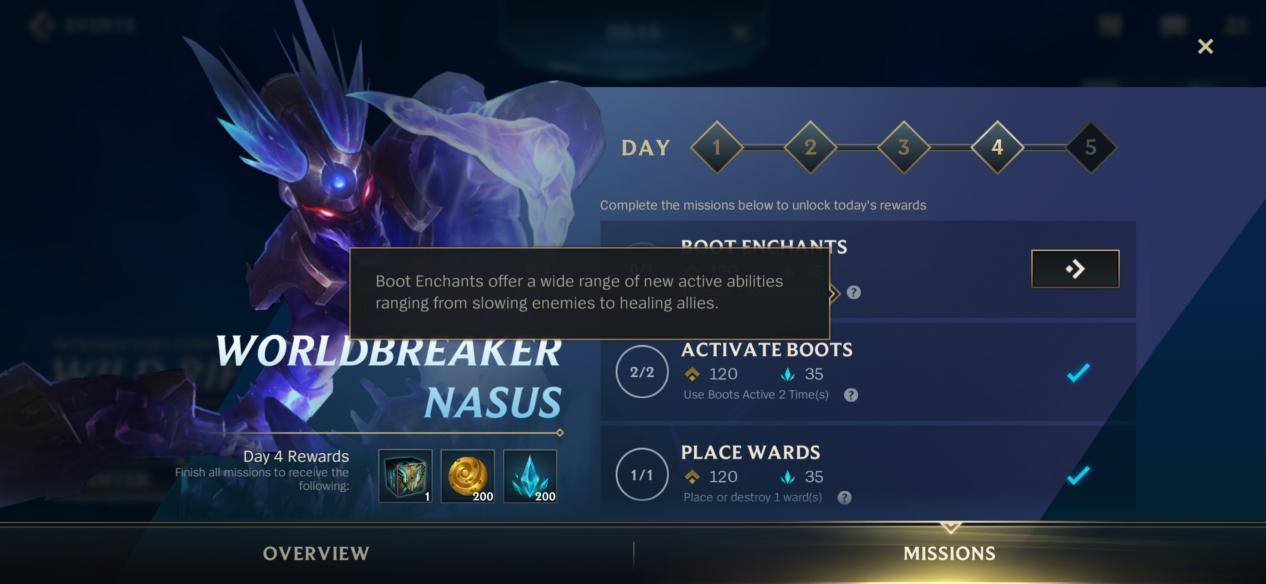Screen dimensions: 1266x584
Task: Select Day 2 diamond
Action: [810, 148]
